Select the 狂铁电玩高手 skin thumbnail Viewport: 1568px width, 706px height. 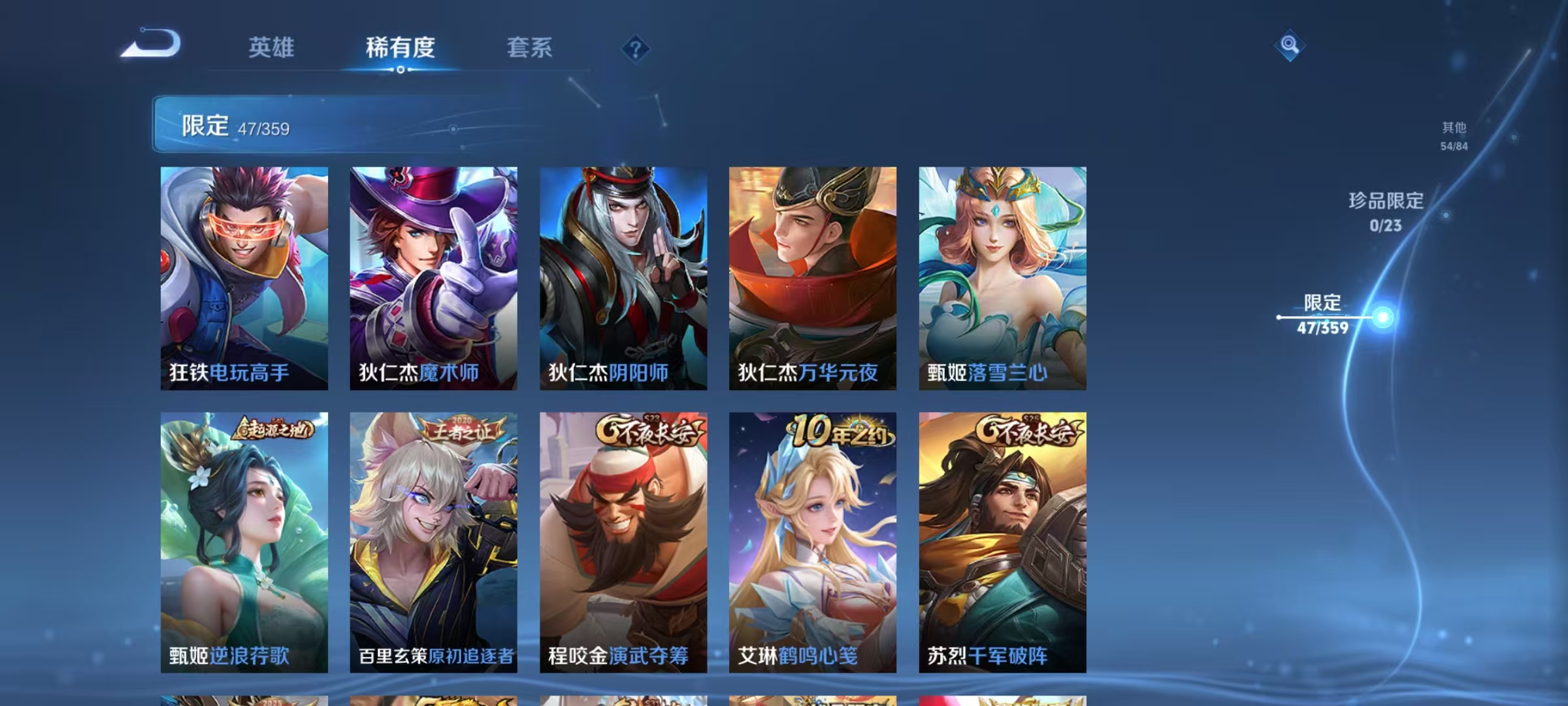tap(244, 278)
